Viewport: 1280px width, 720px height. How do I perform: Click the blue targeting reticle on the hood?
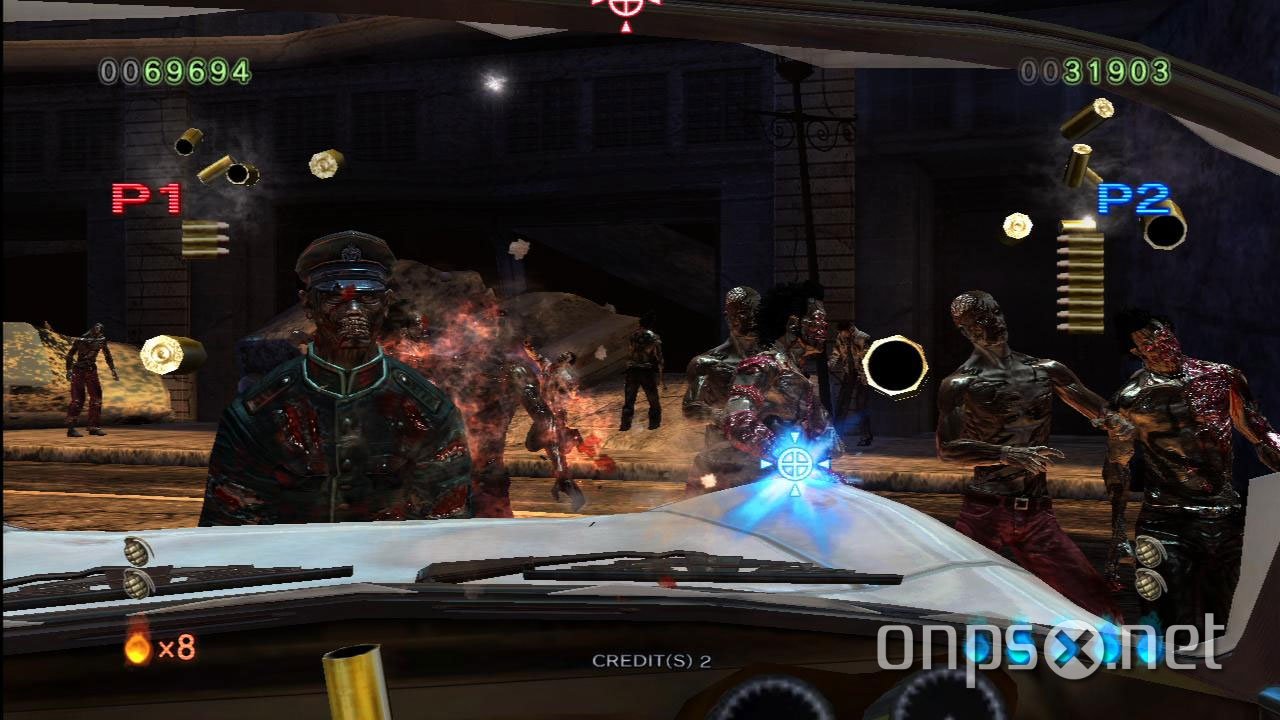pos(795,465)
